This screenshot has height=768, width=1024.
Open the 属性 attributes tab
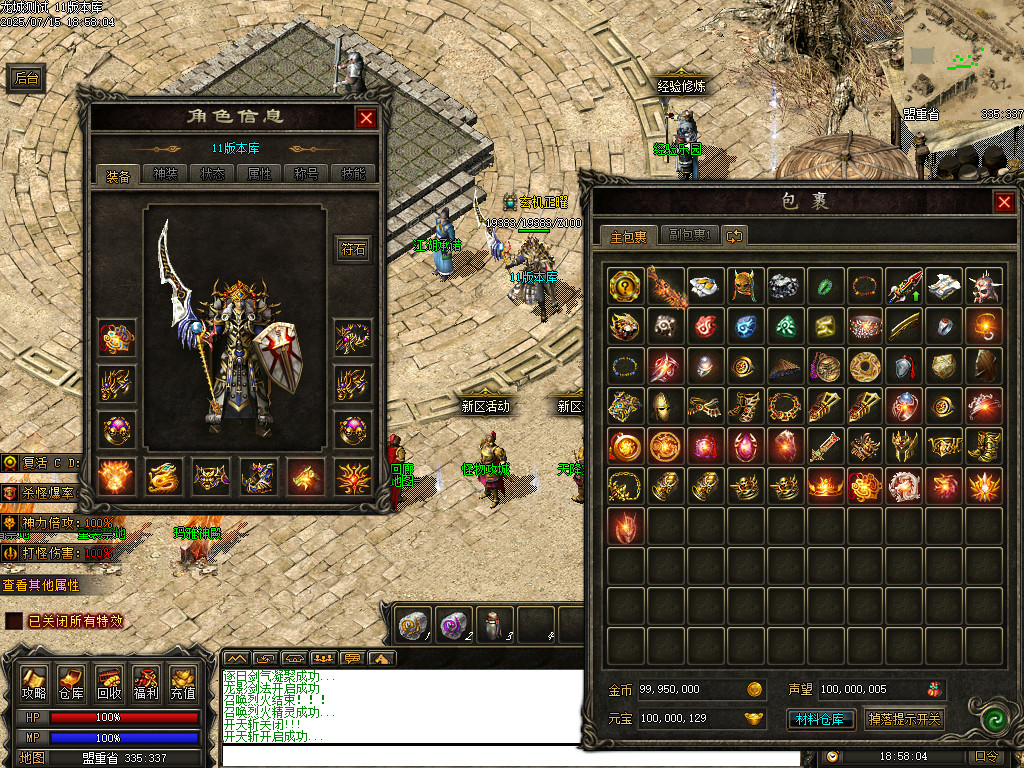pyautogui.click(x=259, y=174)
